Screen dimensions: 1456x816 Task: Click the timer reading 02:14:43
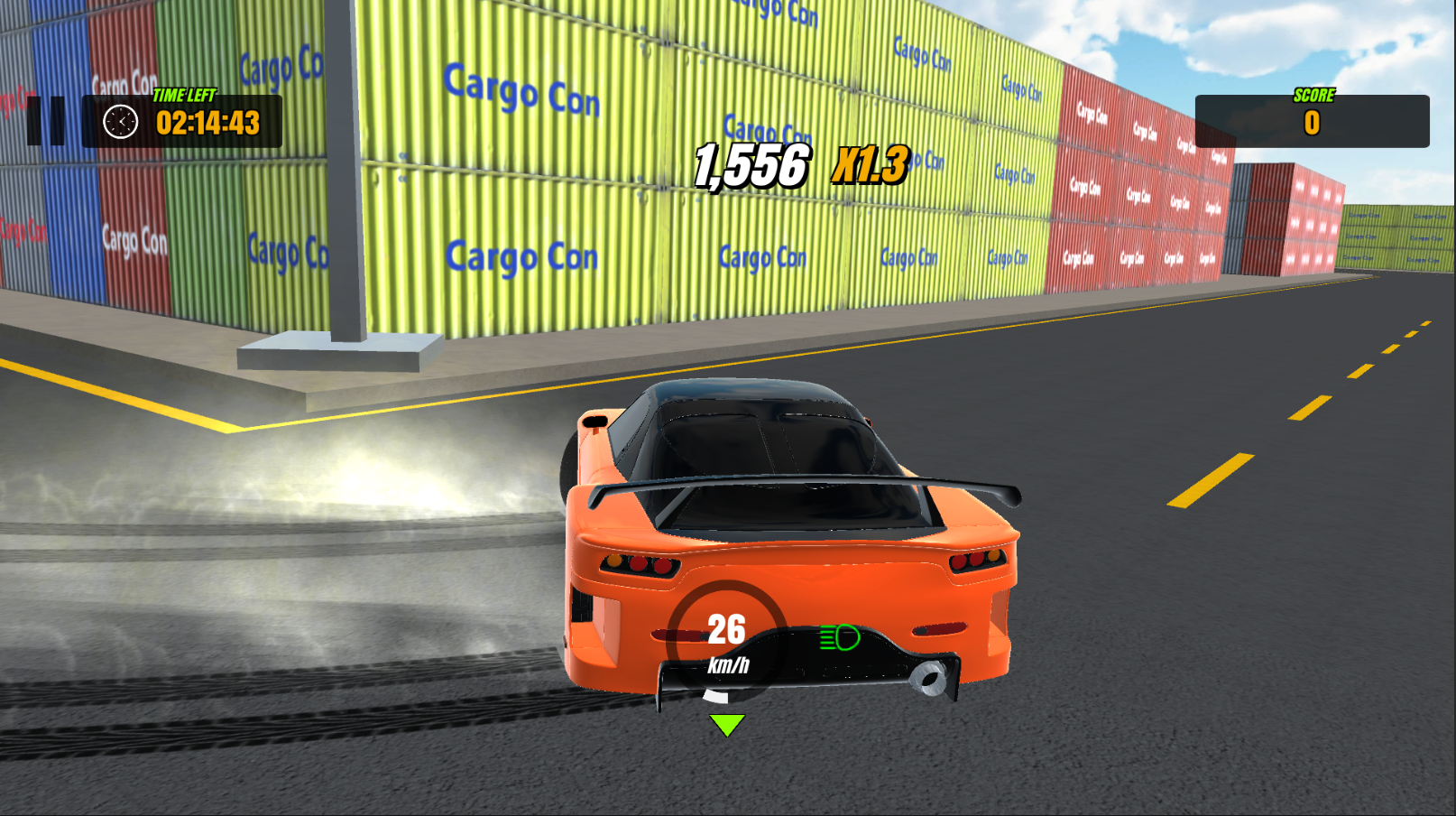[208, 123]
